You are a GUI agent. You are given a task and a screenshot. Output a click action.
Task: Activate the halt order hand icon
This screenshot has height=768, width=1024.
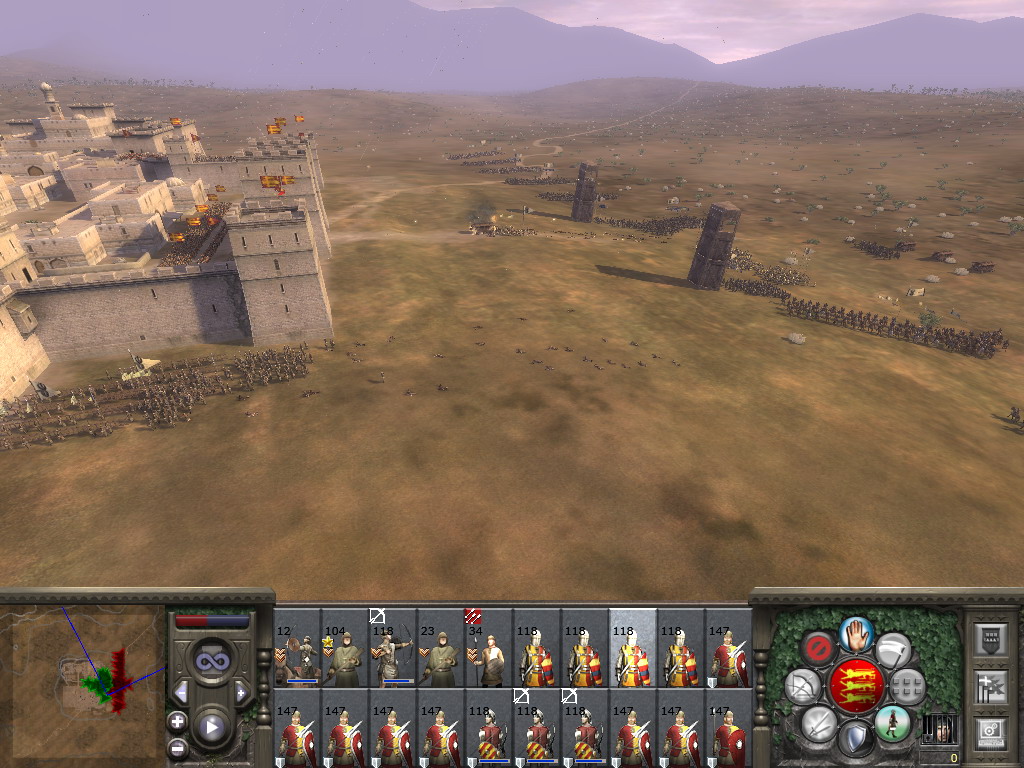(x=856, y=633)
